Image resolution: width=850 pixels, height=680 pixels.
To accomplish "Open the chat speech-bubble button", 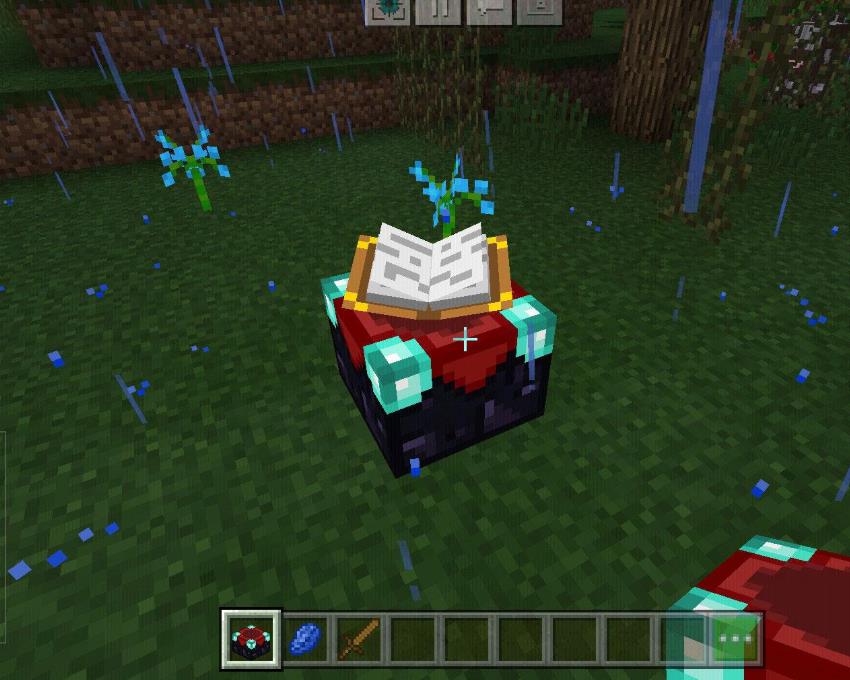I will (x=489, y=9).
